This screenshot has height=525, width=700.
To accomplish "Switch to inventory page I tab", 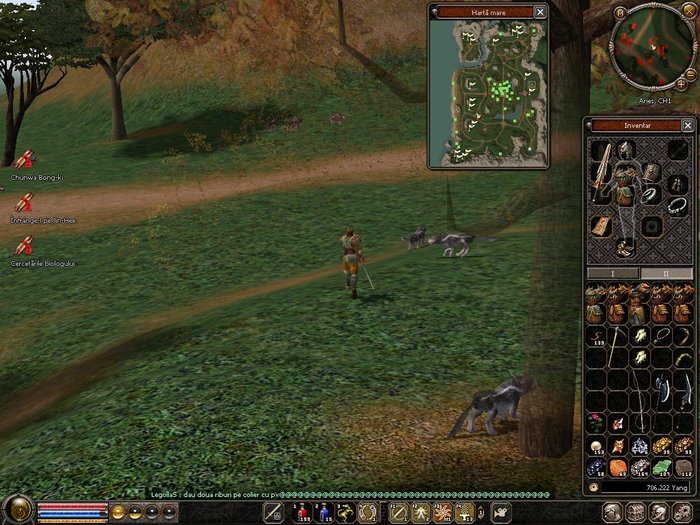I will pyautogui.click(x=613, y=273).
